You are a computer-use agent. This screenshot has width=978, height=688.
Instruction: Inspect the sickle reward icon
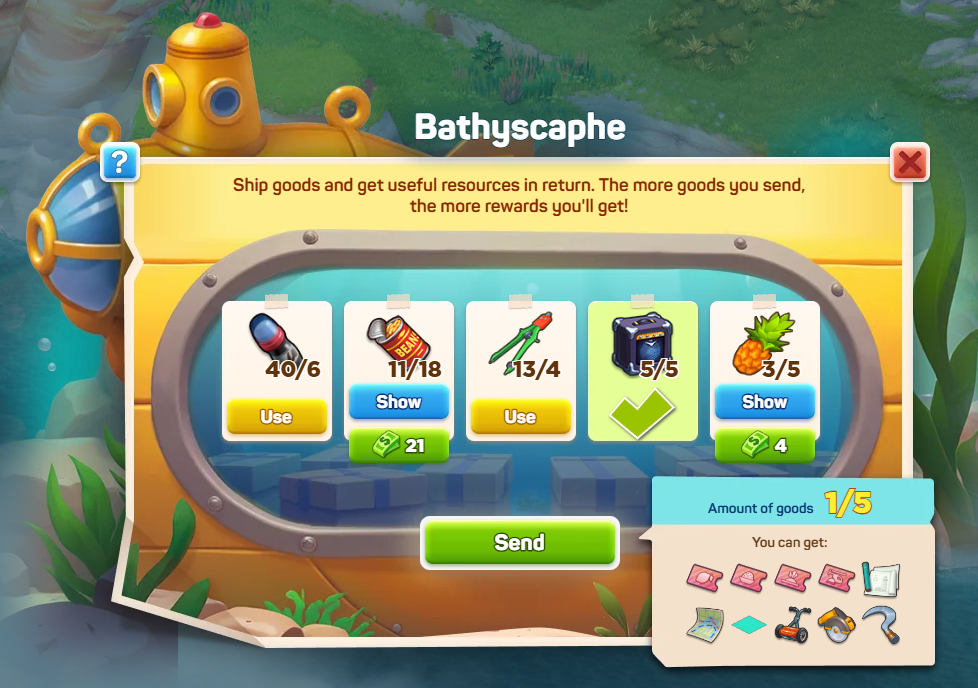(x=880, y=625)
